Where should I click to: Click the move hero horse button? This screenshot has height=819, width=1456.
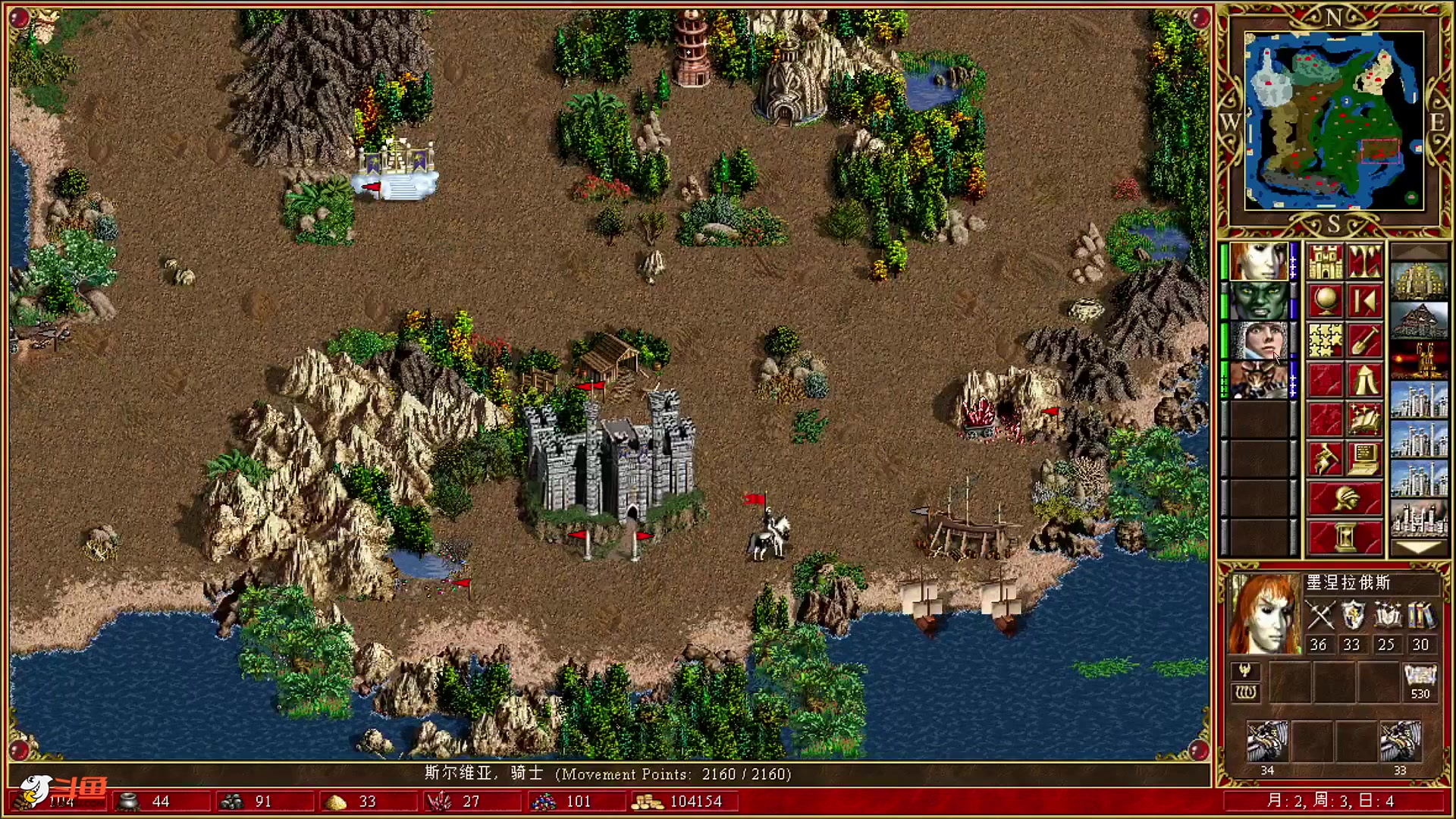tap(1325, 459)
